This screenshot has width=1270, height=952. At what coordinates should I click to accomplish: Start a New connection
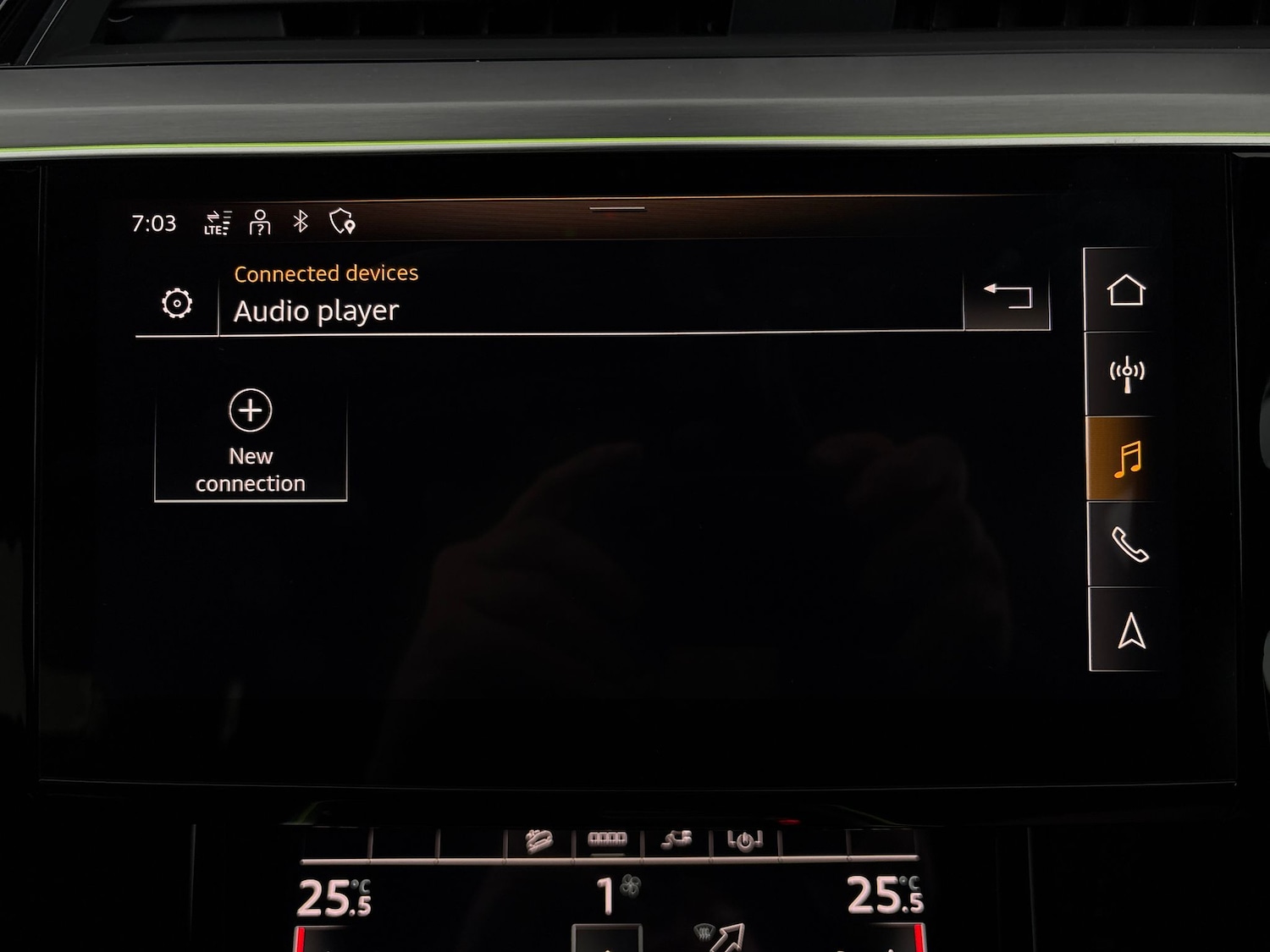[250, 442]
